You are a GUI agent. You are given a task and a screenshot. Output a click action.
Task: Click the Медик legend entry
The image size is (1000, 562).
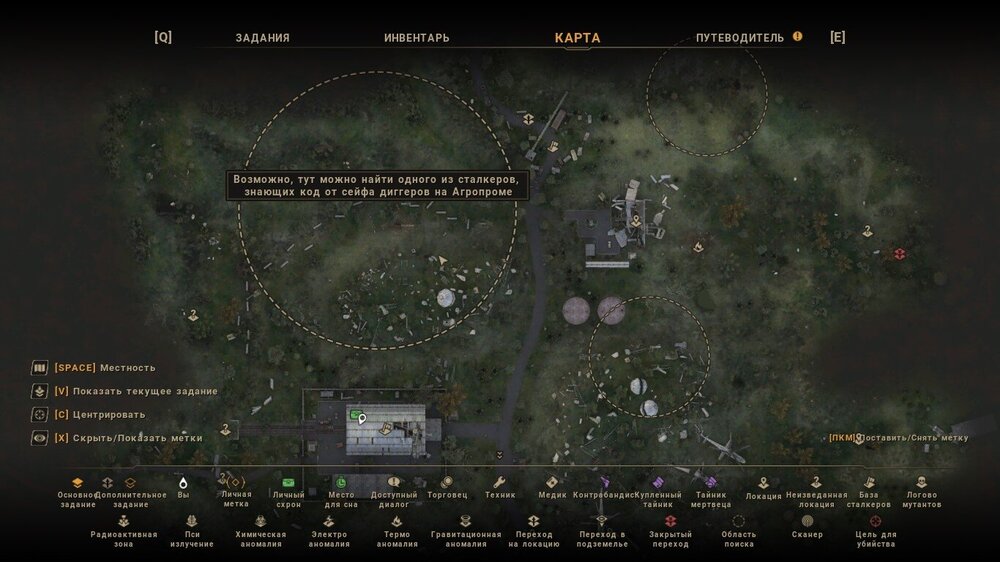coord(552,488)
